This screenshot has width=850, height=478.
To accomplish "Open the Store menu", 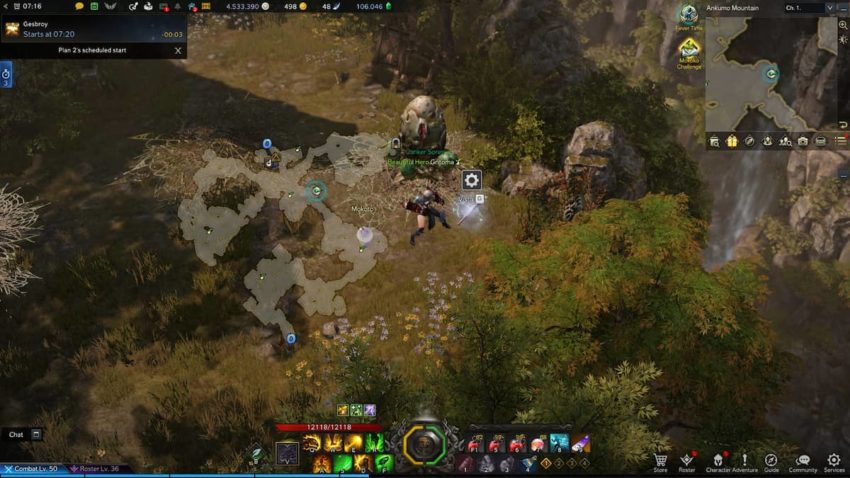I will coord(660,461).
